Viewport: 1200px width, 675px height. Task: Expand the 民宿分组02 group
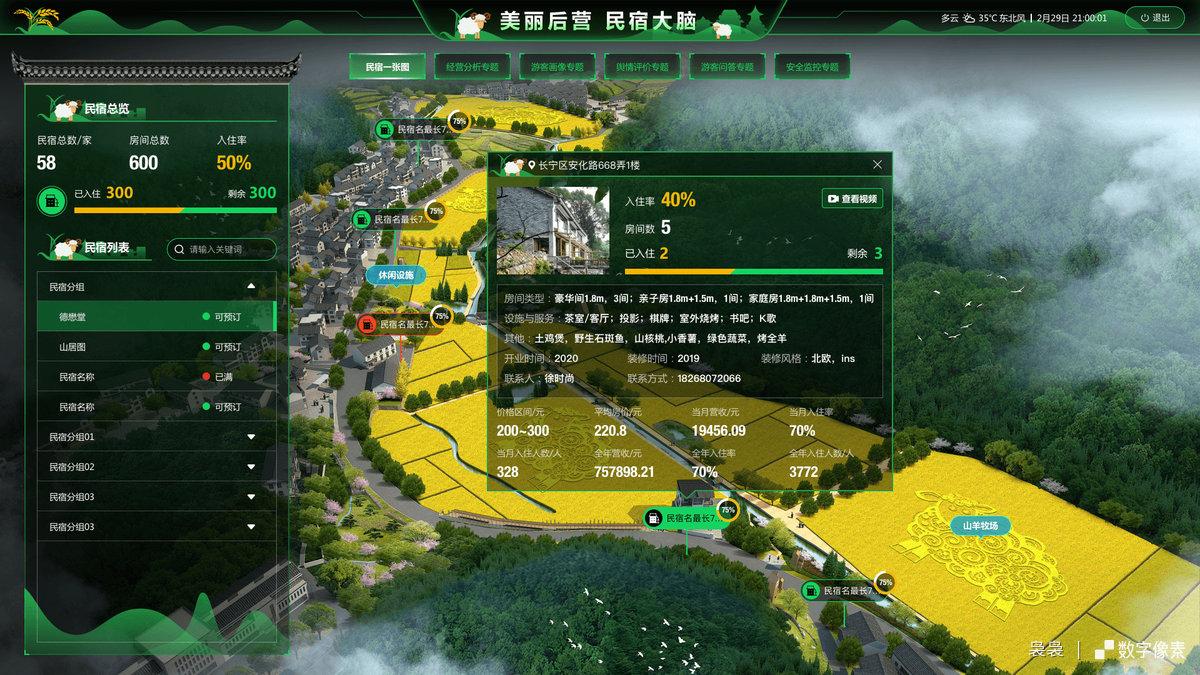click(x=251, y=467)
